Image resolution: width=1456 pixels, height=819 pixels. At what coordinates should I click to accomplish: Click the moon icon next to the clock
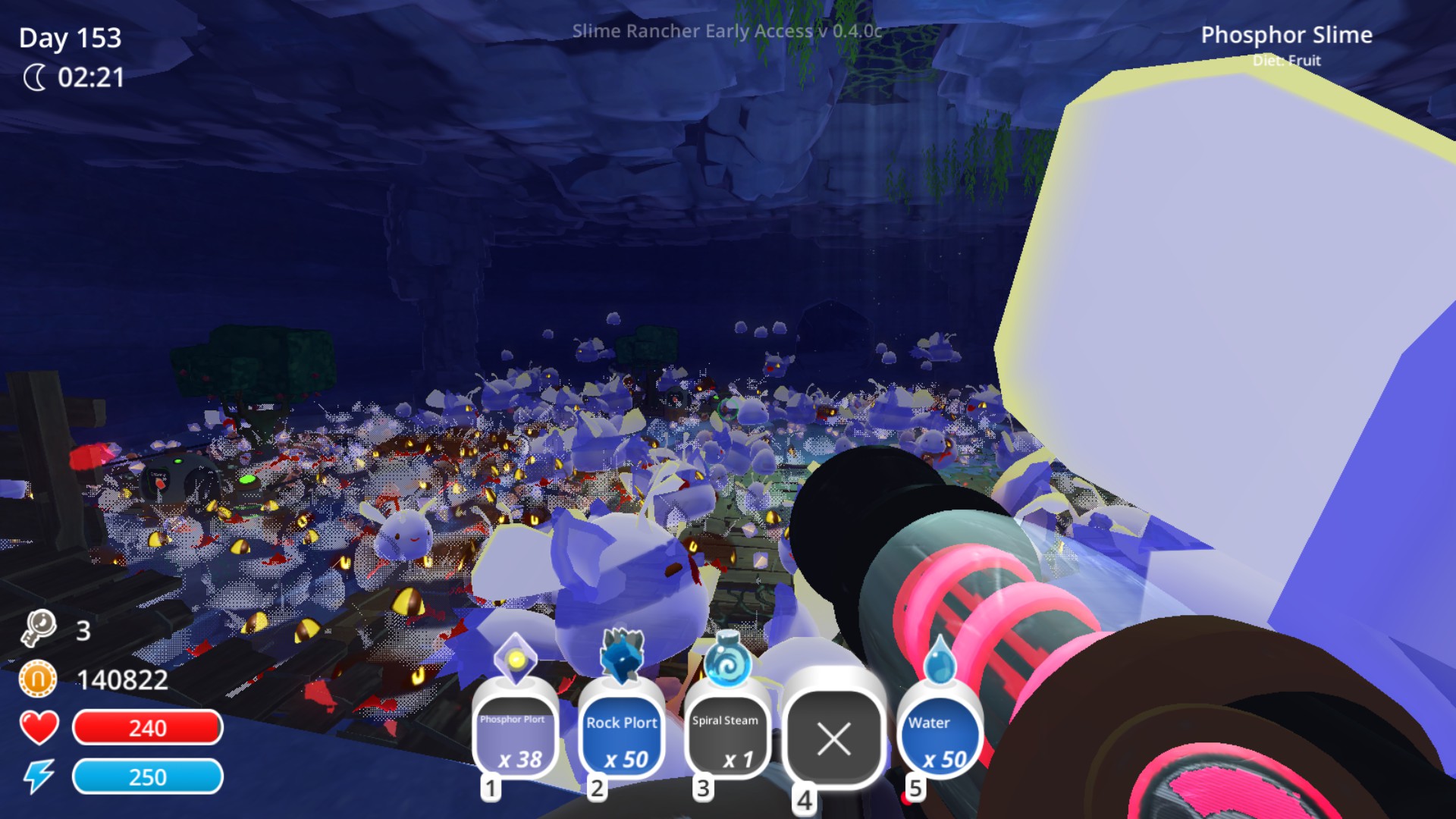tap(36, 76)
